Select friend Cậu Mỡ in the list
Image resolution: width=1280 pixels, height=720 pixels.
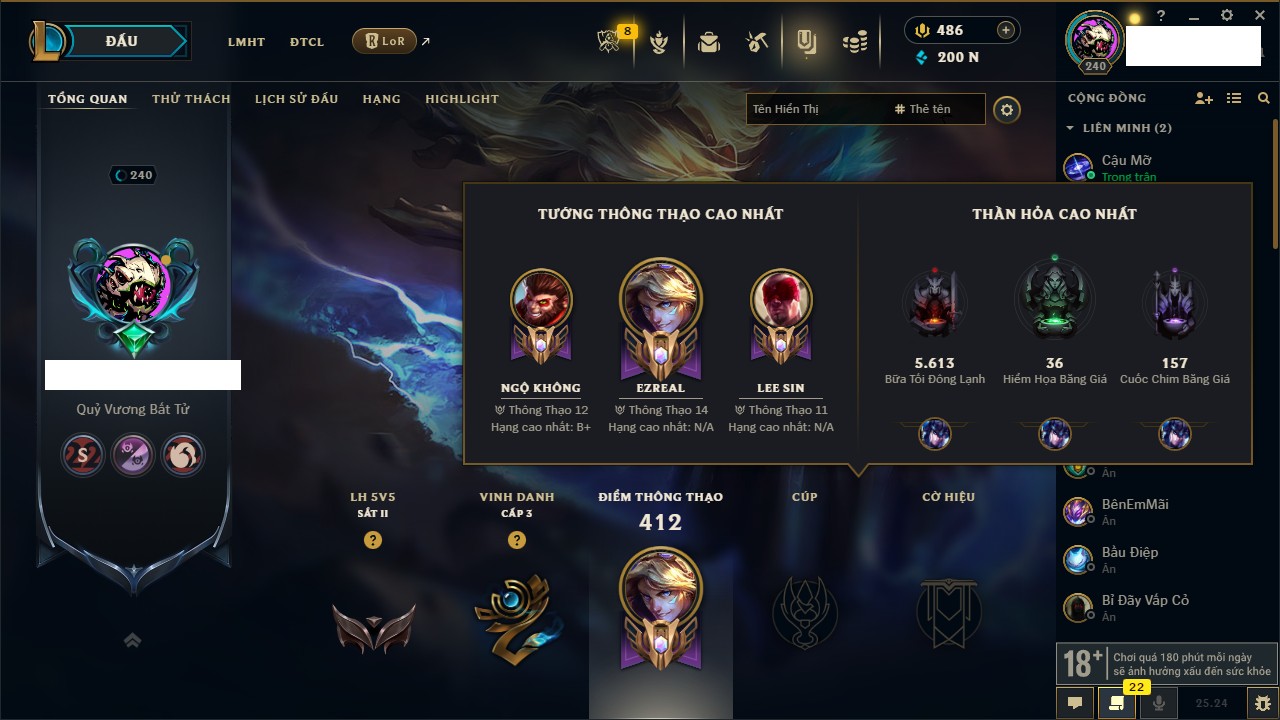coord(1127,161)
